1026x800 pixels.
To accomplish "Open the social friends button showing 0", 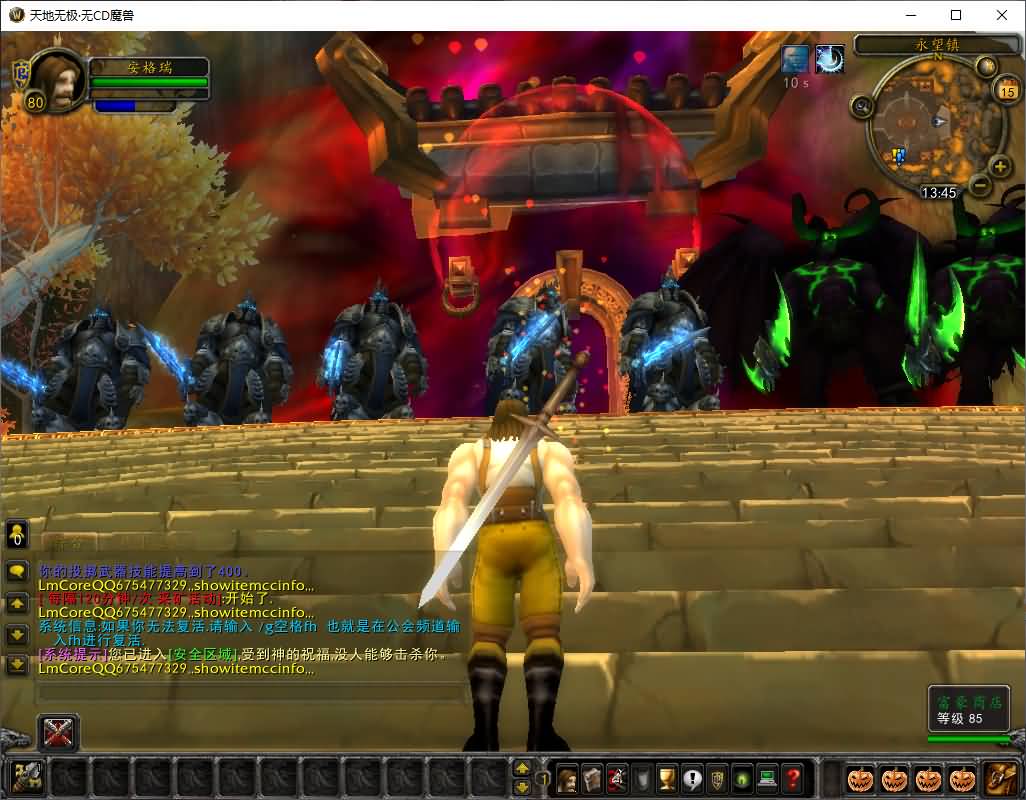I will coord(17,534).
